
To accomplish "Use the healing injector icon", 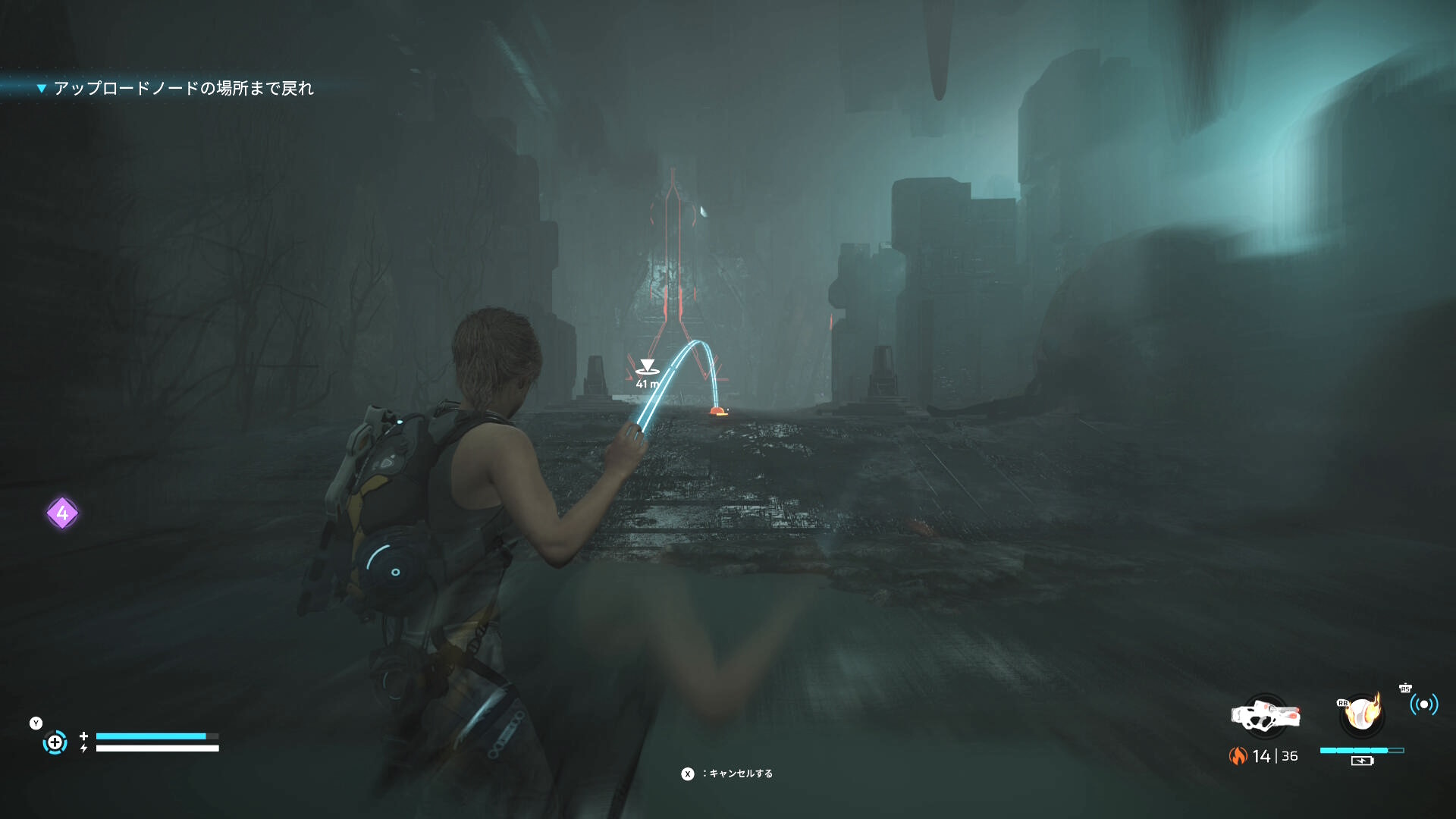I will 55,742.
